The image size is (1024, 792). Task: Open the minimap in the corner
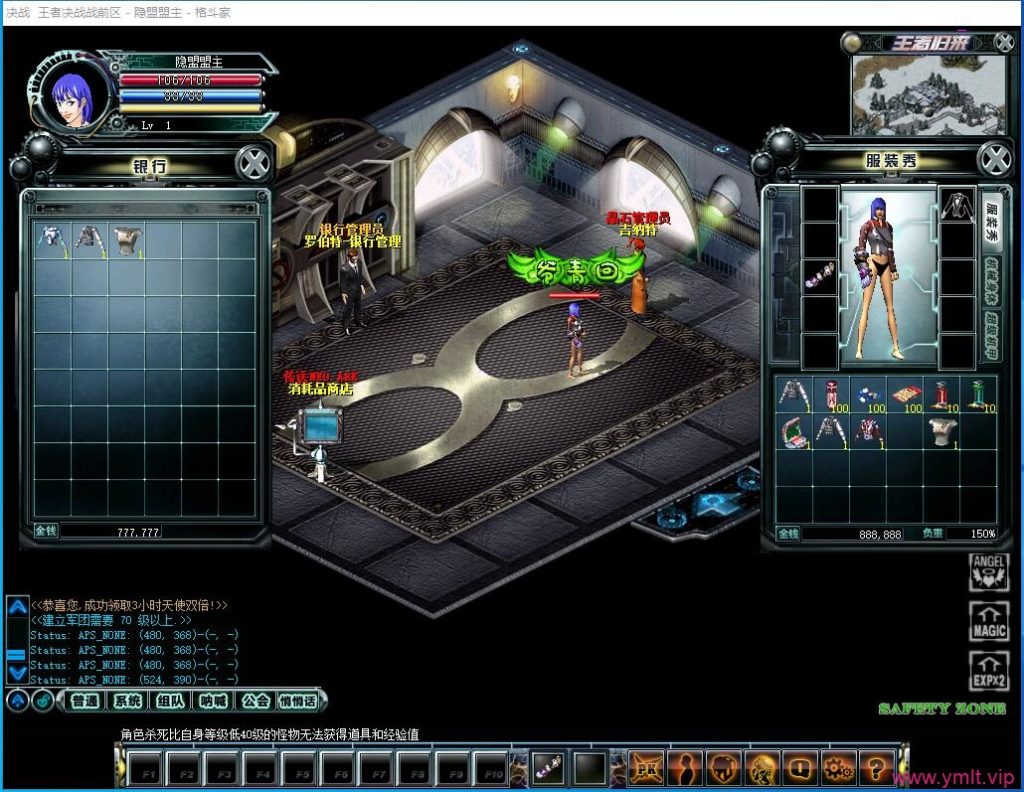(x=928, y=94)
